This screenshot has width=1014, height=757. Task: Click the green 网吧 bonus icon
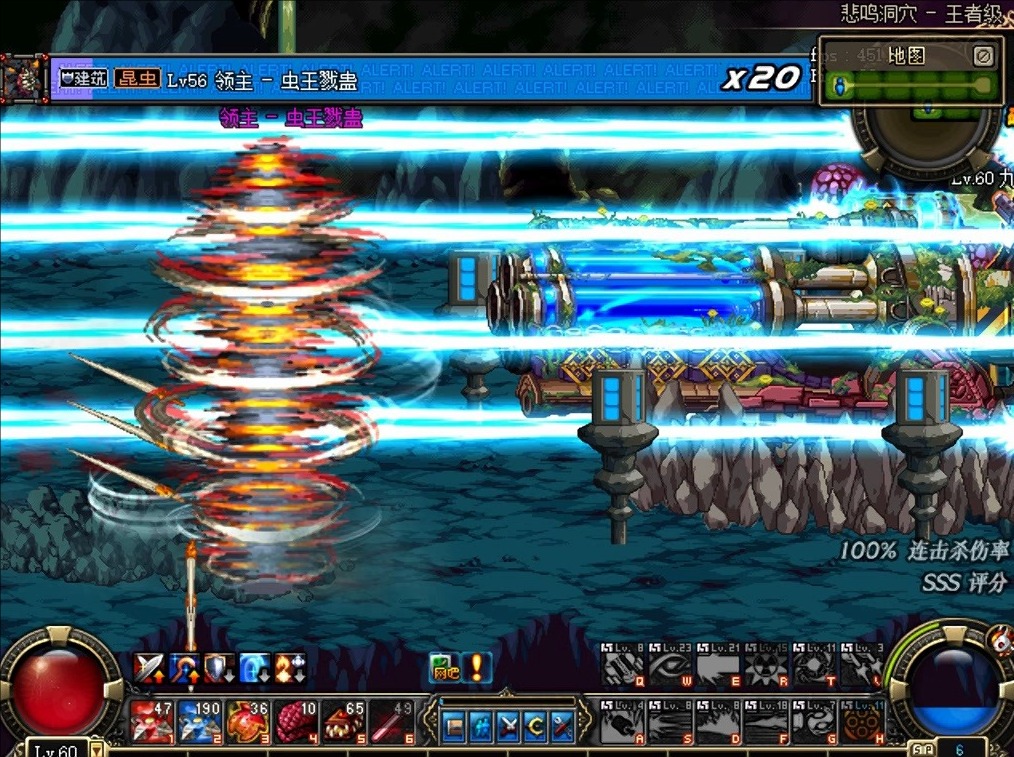(x=445, y=667)
